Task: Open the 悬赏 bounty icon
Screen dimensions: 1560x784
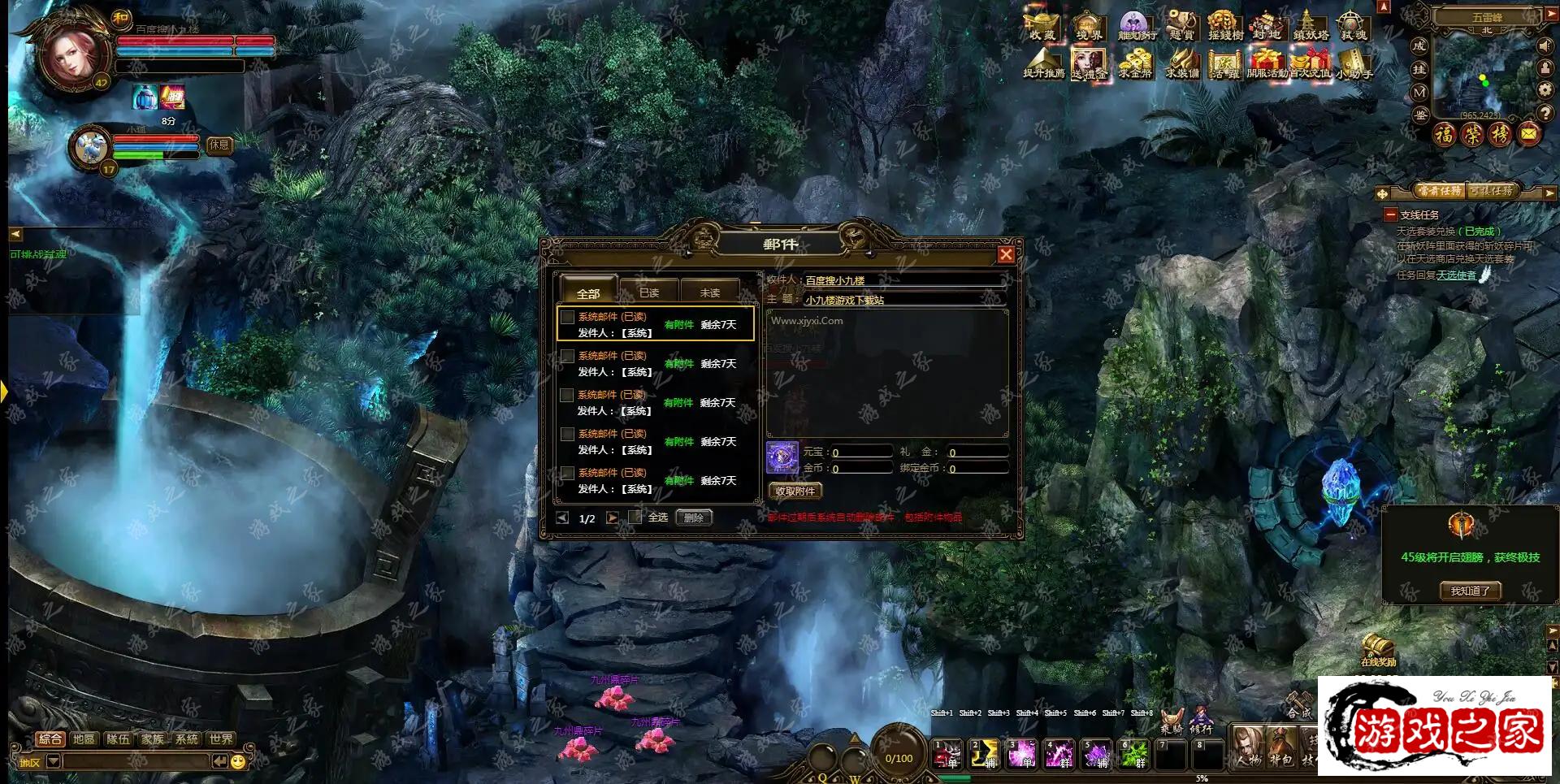Action: (x=1181, y=26)
